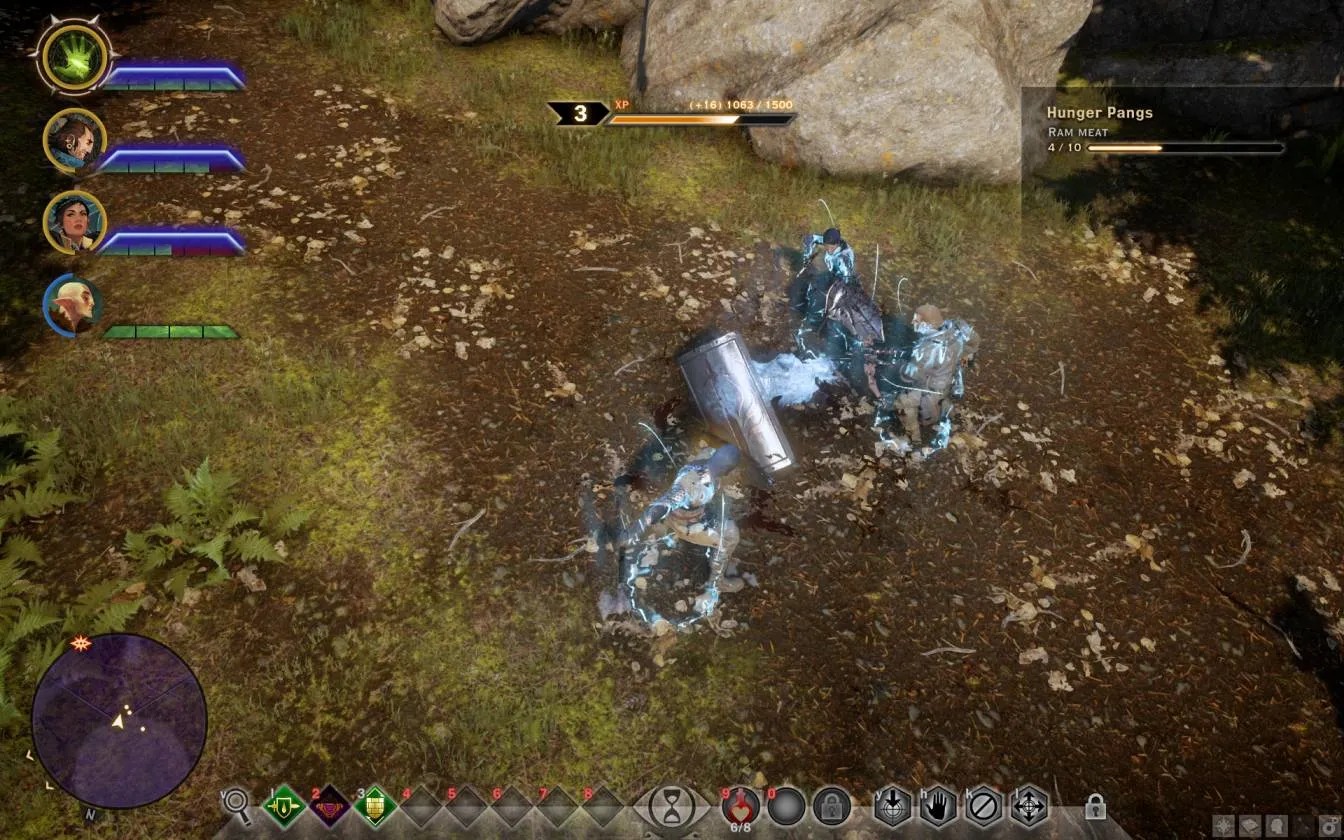Activate the purple ability in slot 2

(x=329, y=806)
